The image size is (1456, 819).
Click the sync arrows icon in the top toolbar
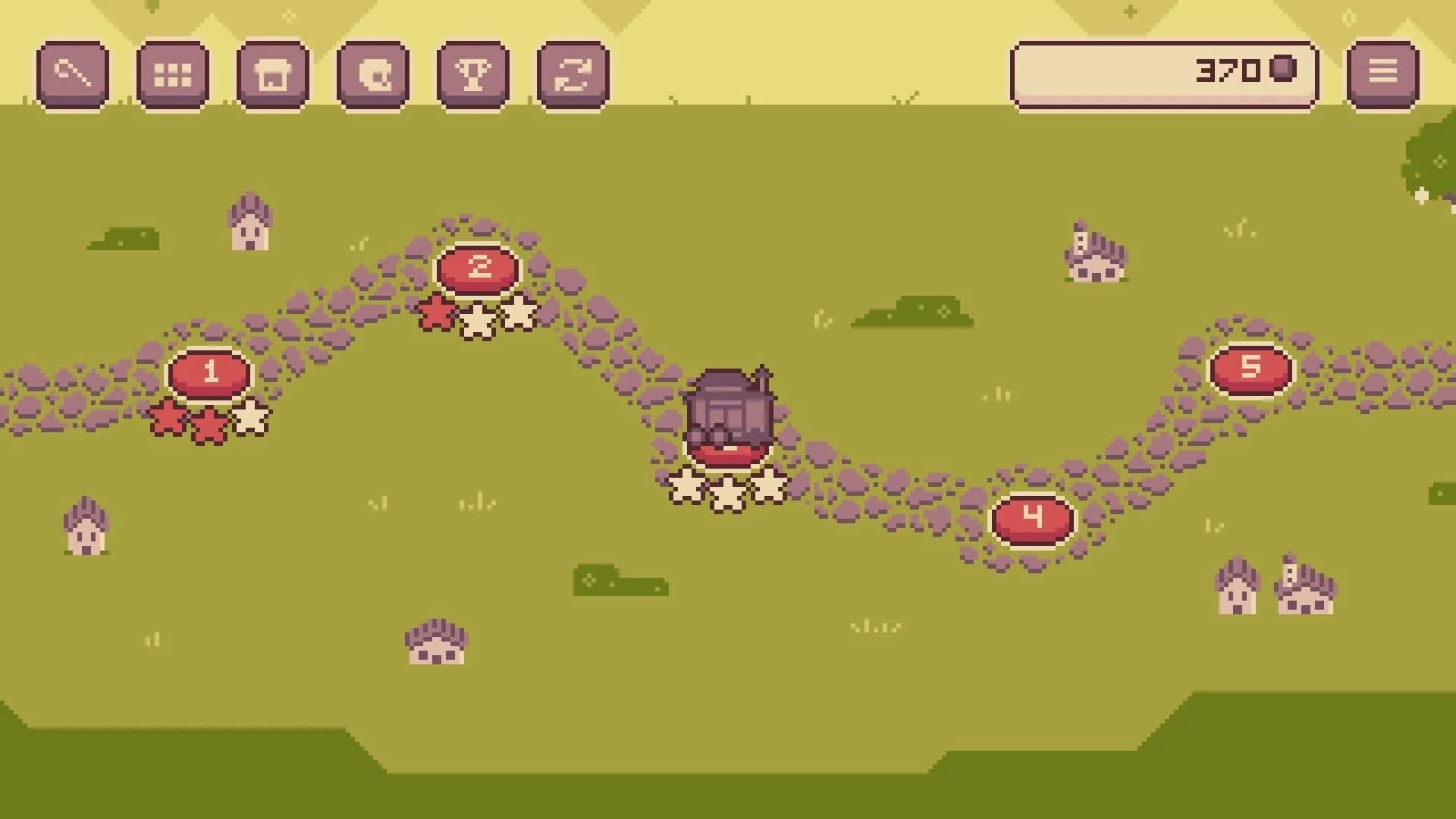pyautogui.click(x=573, y=74)
